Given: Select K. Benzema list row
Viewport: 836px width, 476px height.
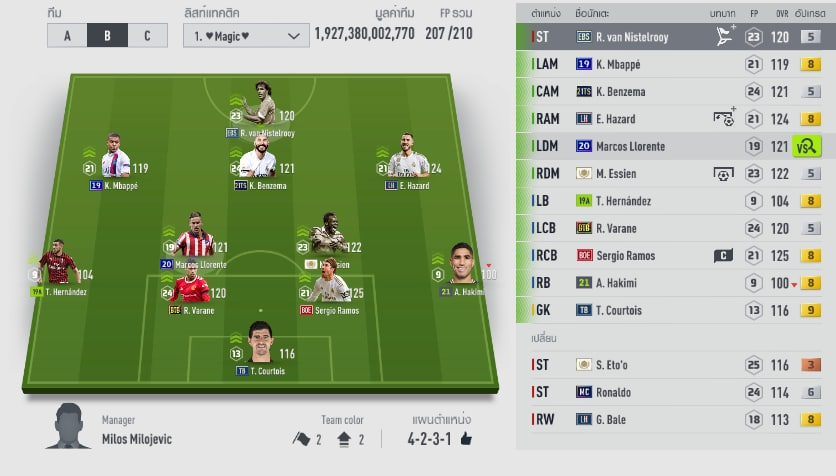Looking at the screenshot, I should (x=640, y=92).
